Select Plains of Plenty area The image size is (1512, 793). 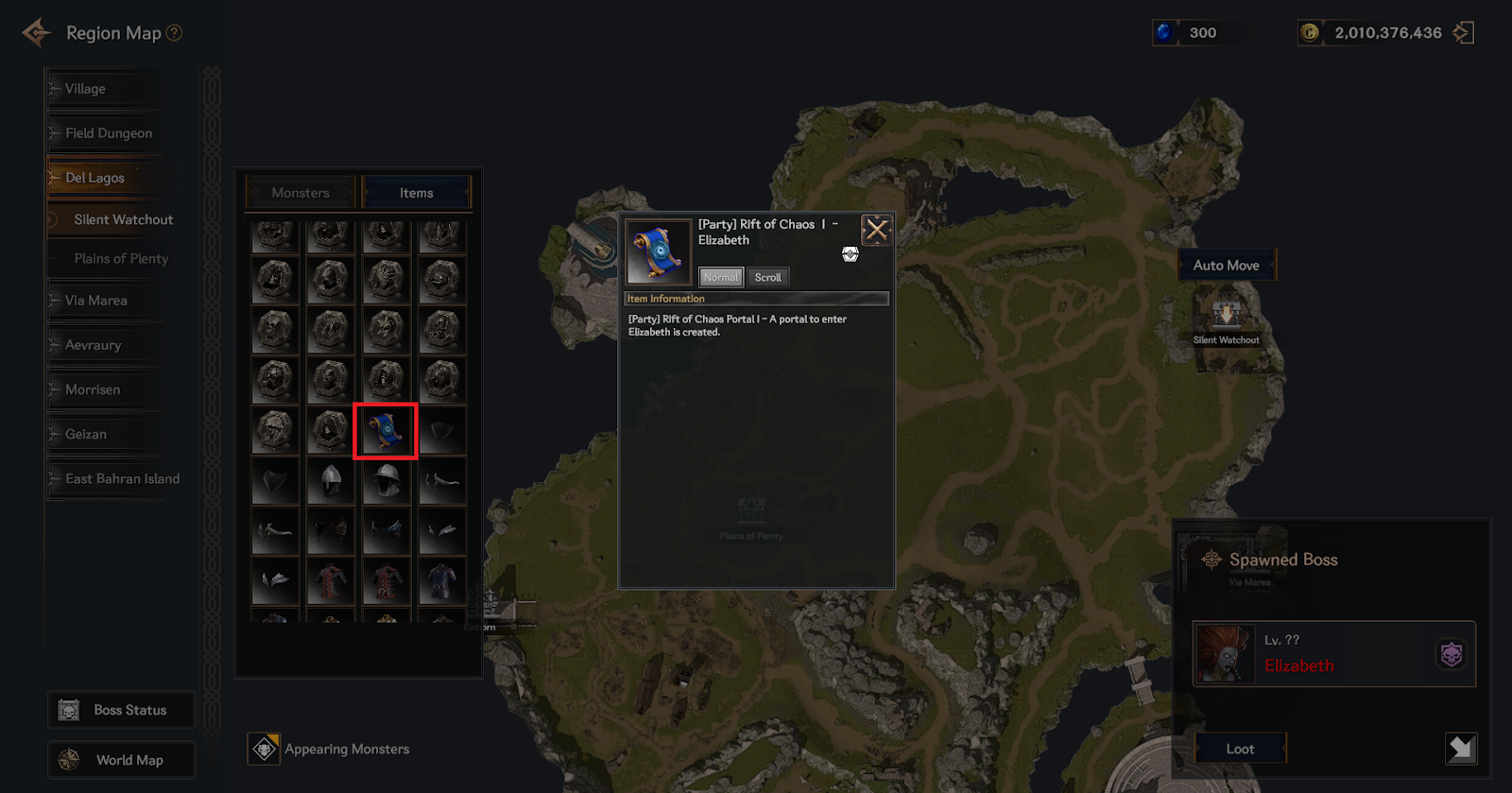point(121,259)
